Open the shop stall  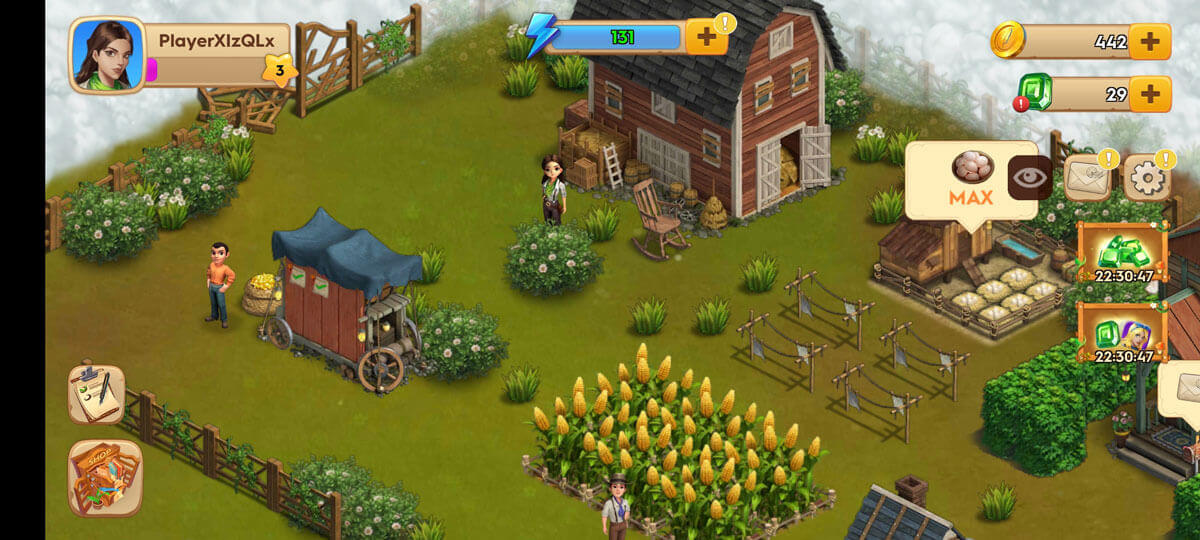tap(105, 477)
